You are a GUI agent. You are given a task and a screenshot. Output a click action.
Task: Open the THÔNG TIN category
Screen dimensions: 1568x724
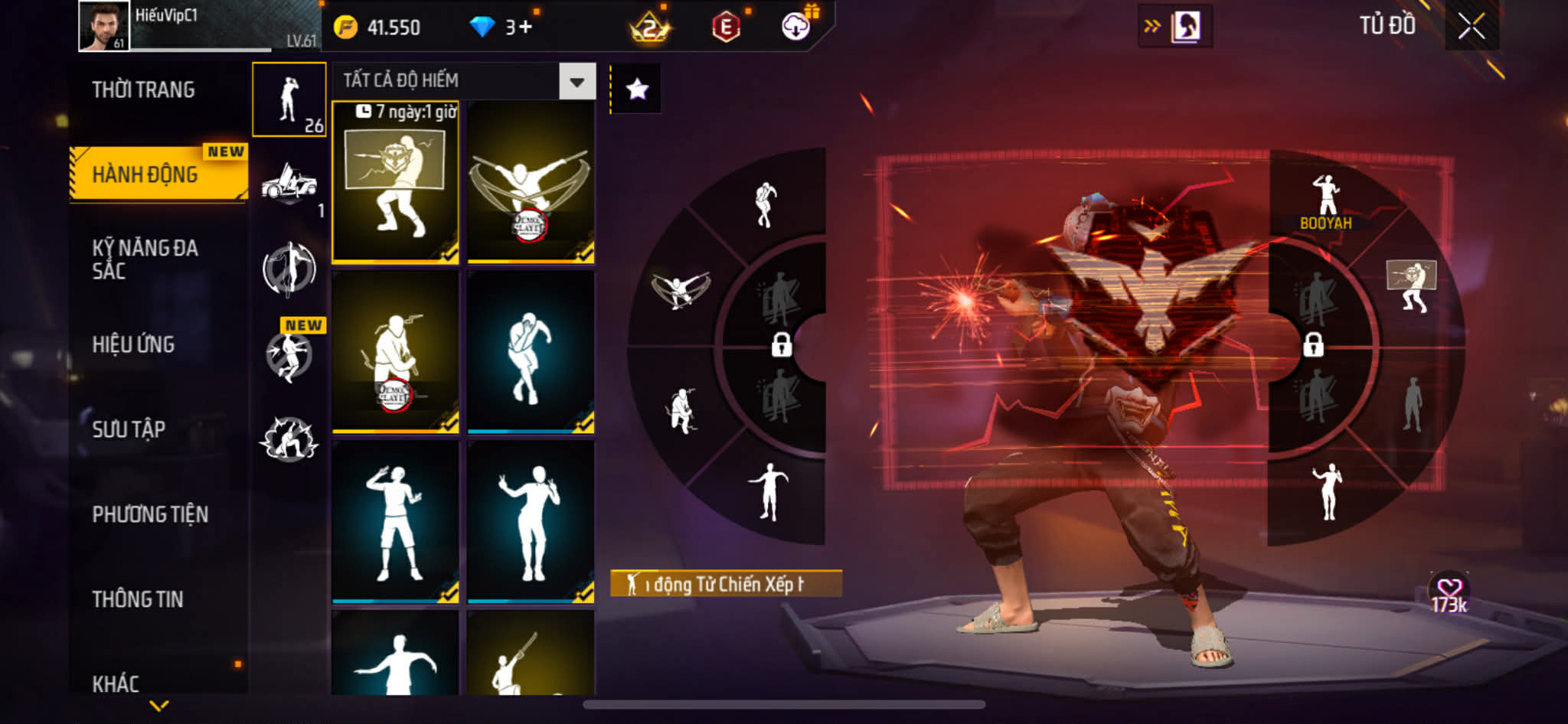pos(138,599)
